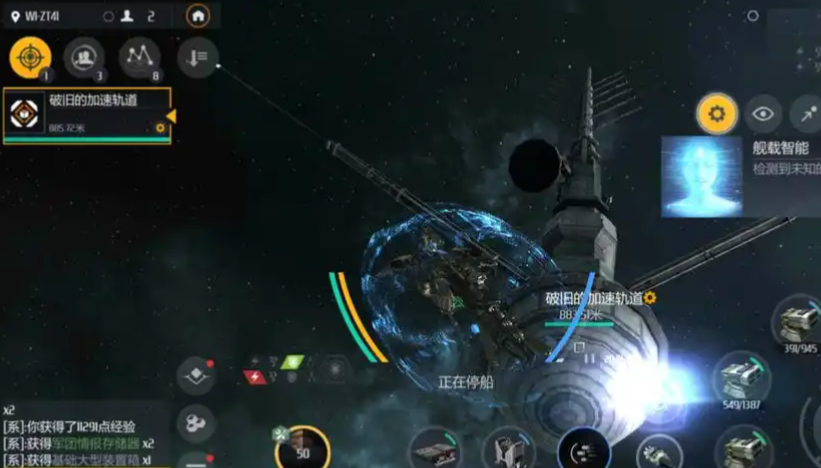
Task: Switch to the crosshair targets tab
Action: (x=30, y=58)
